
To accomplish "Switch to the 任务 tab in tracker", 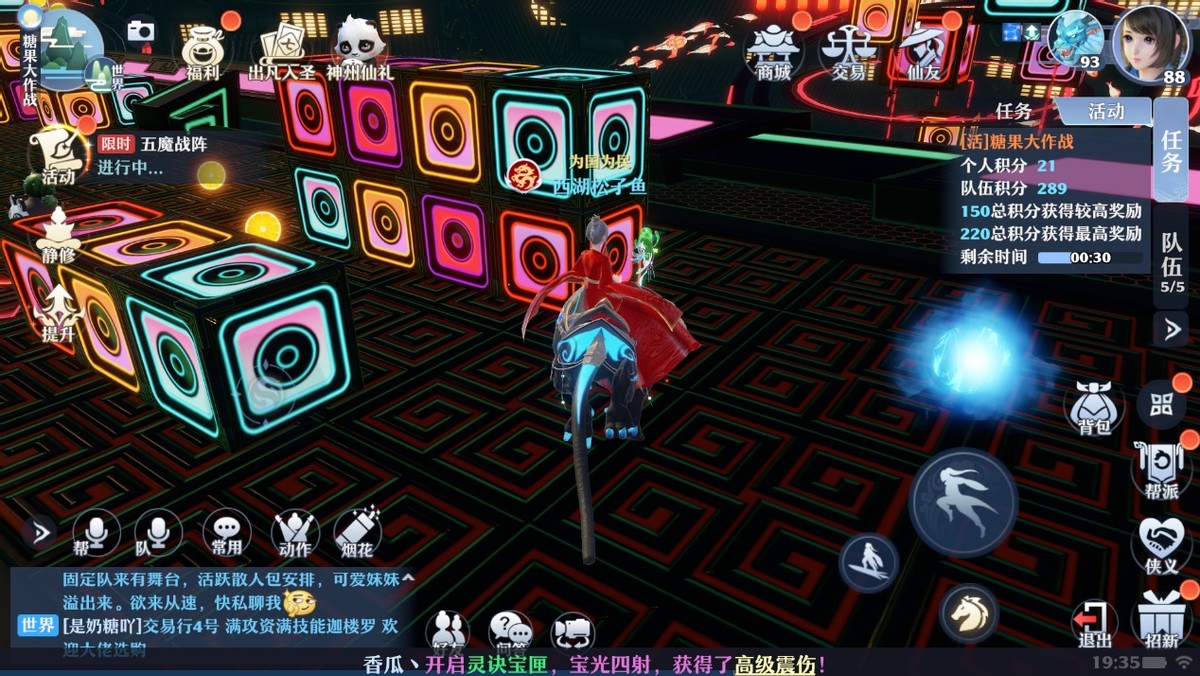I will 1014,111.
